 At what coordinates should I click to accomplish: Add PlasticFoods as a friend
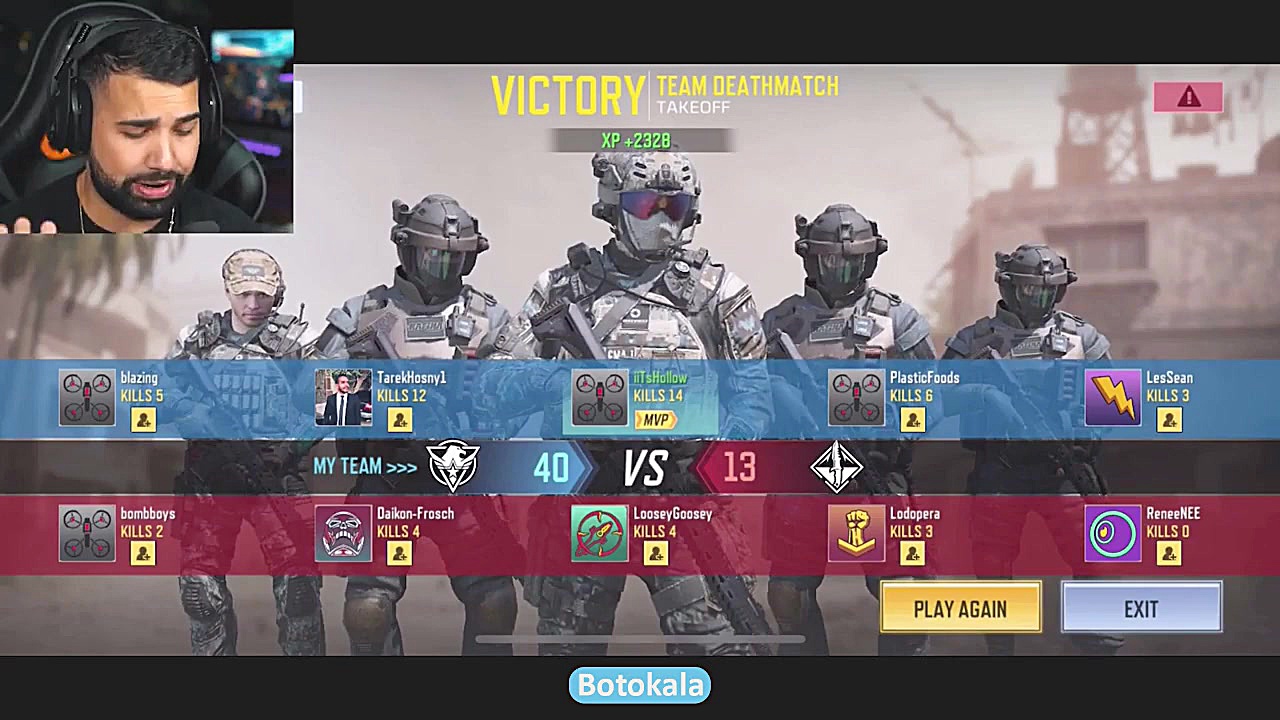[913, 419]
